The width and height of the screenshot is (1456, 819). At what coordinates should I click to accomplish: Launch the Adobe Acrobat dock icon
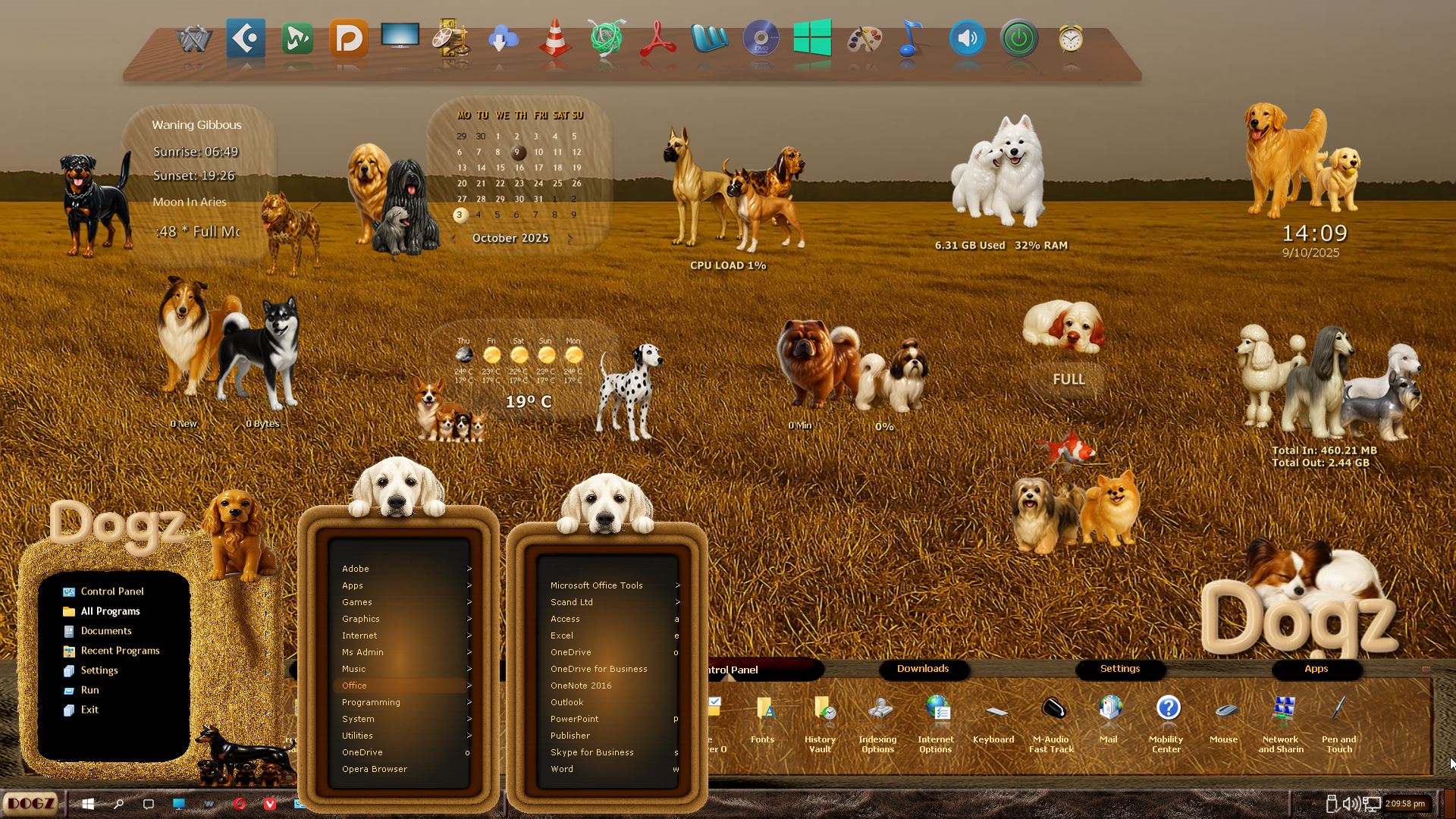click(657, 38)
